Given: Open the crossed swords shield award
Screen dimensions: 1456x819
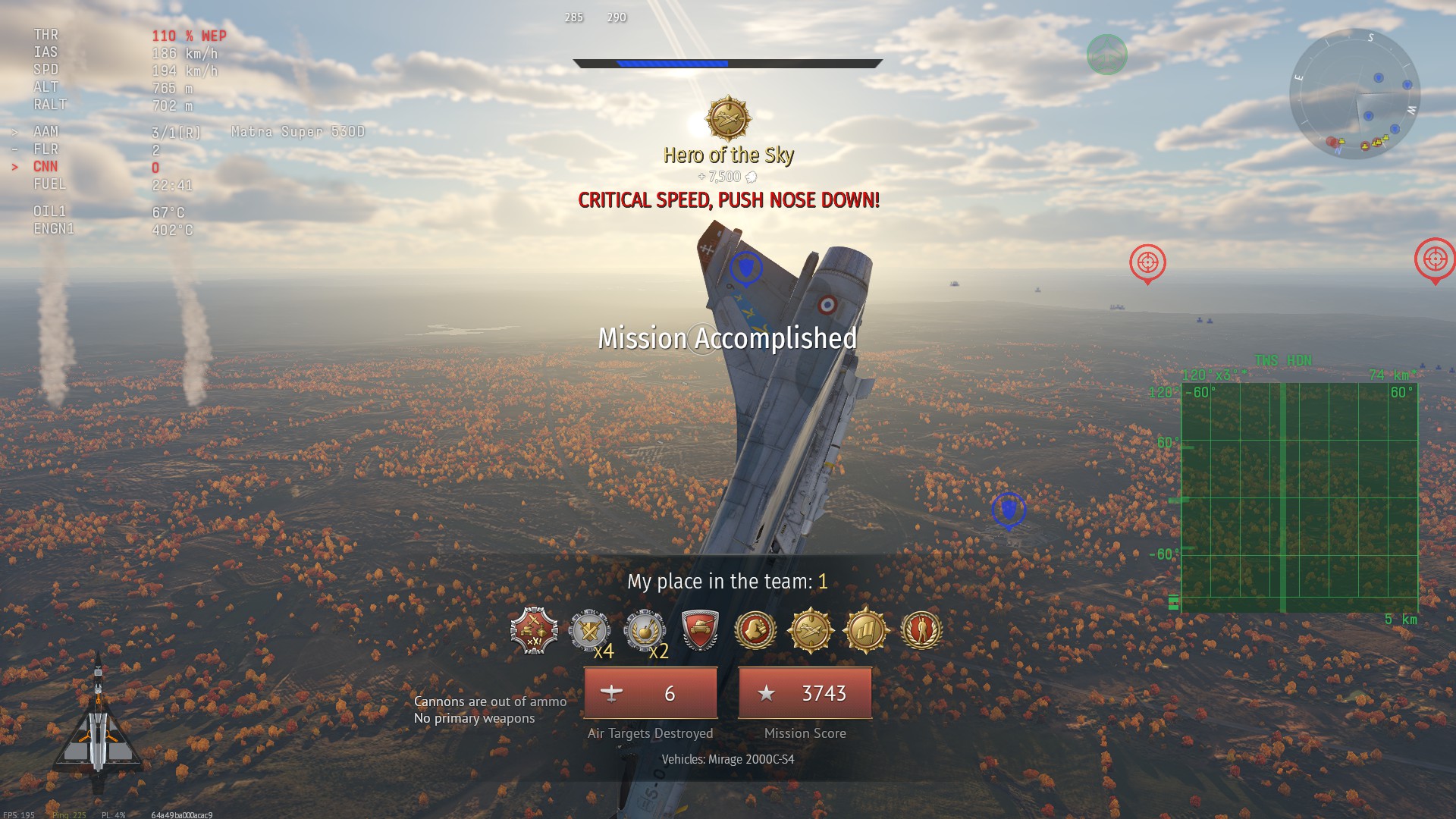Looking at the screenshot, I should (589, 630).
